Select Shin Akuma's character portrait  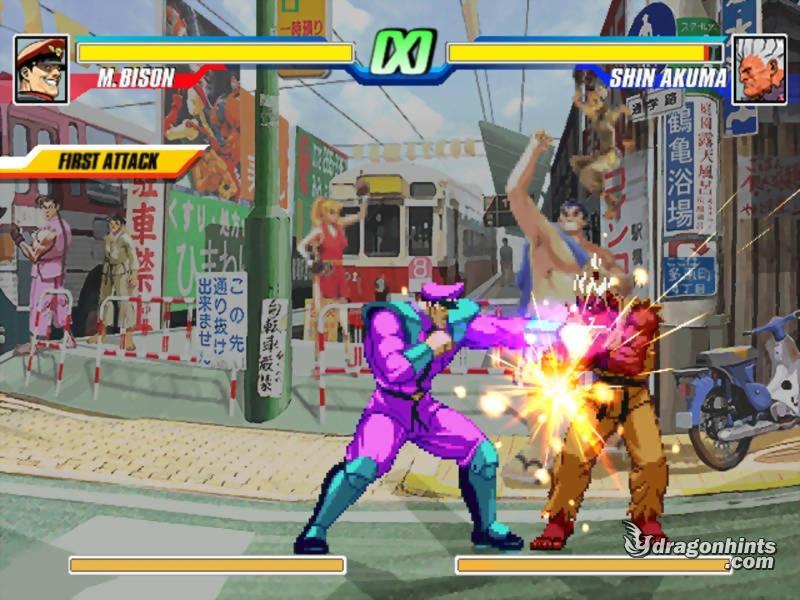[x=758, y=69]
